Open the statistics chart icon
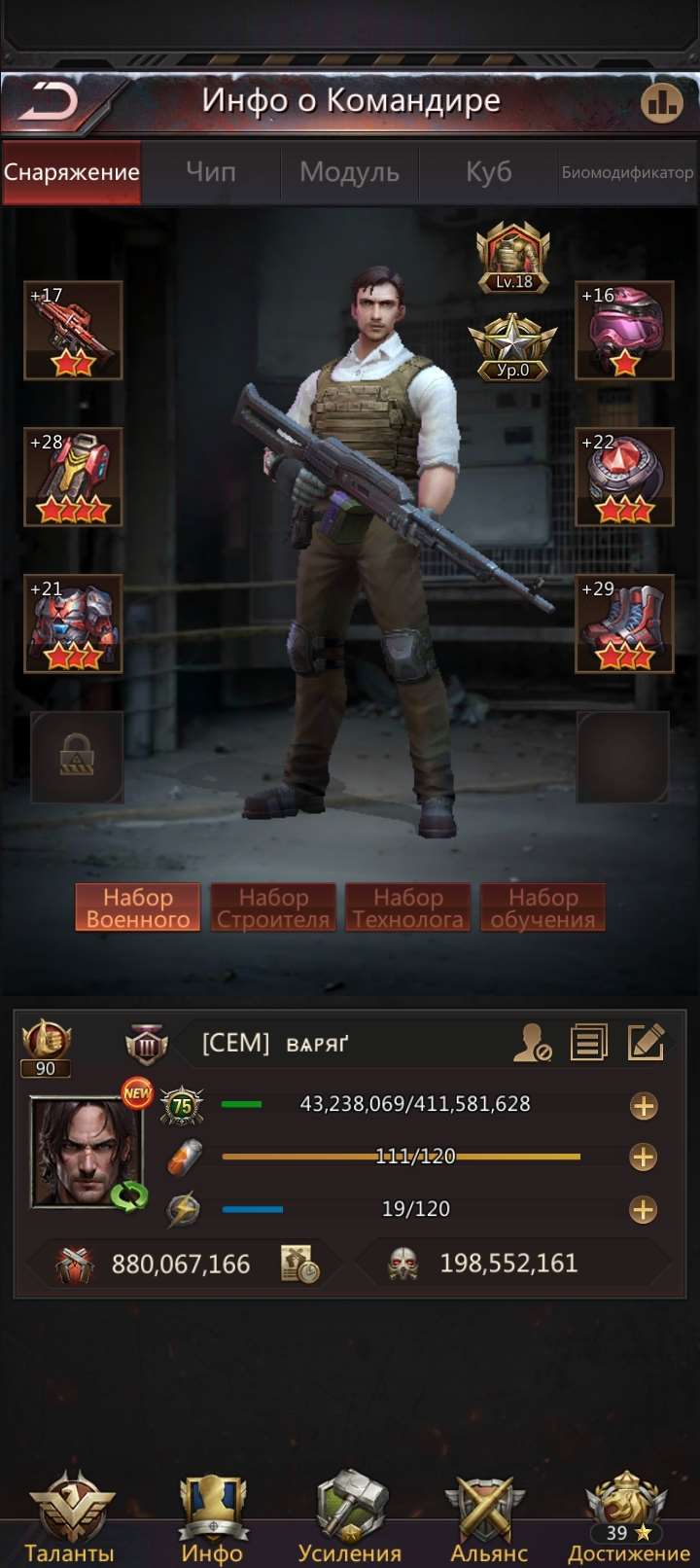The height and width of the screenshot is (1568, 700). (662, 102)
